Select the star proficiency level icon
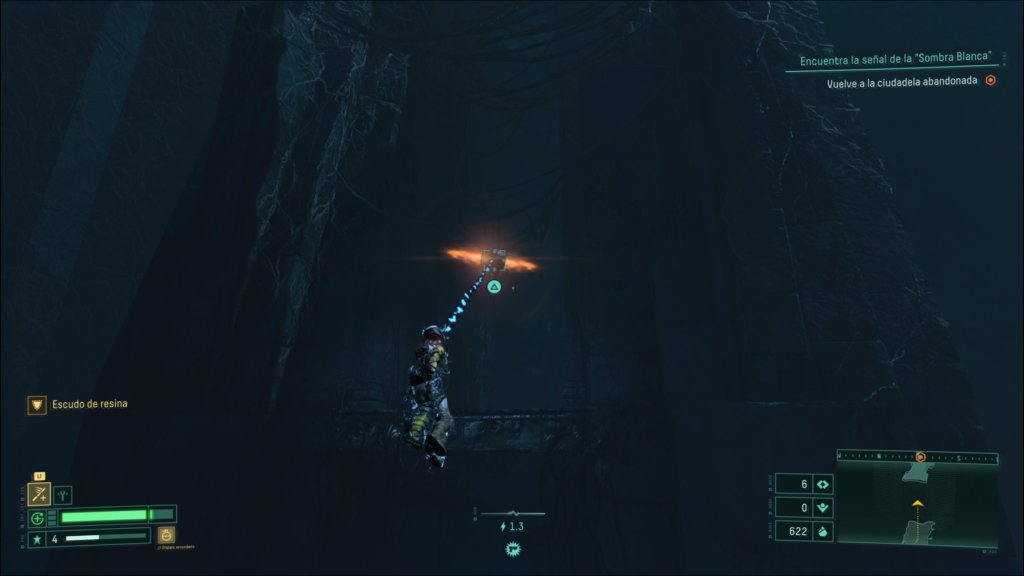This screenshot has height=576, width=1024. [x=37, y=539]
